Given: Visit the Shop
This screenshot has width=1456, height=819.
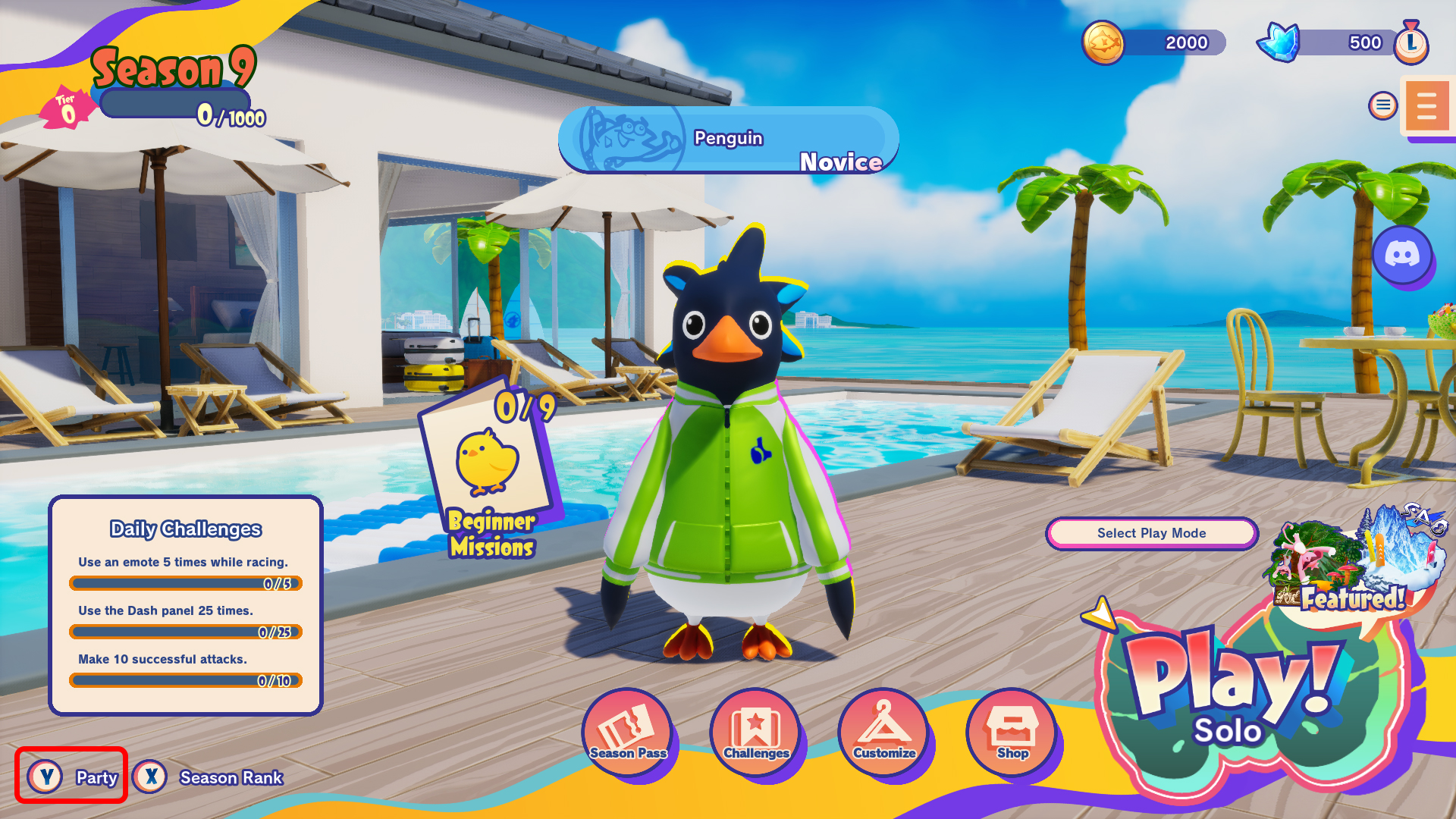Looking at the screenshot, I should pos(1012,732).
